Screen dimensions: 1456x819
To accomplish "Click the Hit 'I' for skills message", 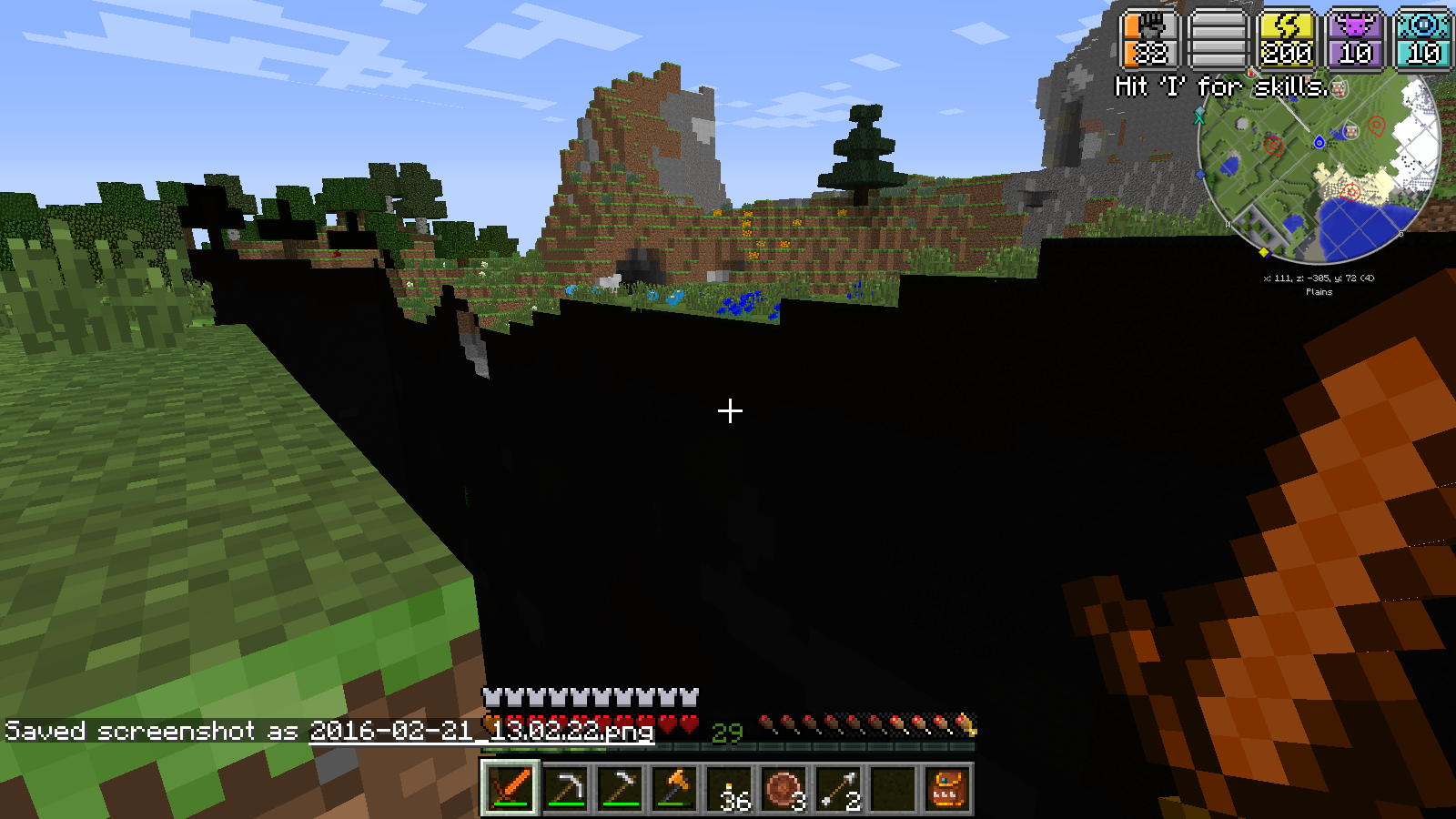I will (x=1219, y=86).
